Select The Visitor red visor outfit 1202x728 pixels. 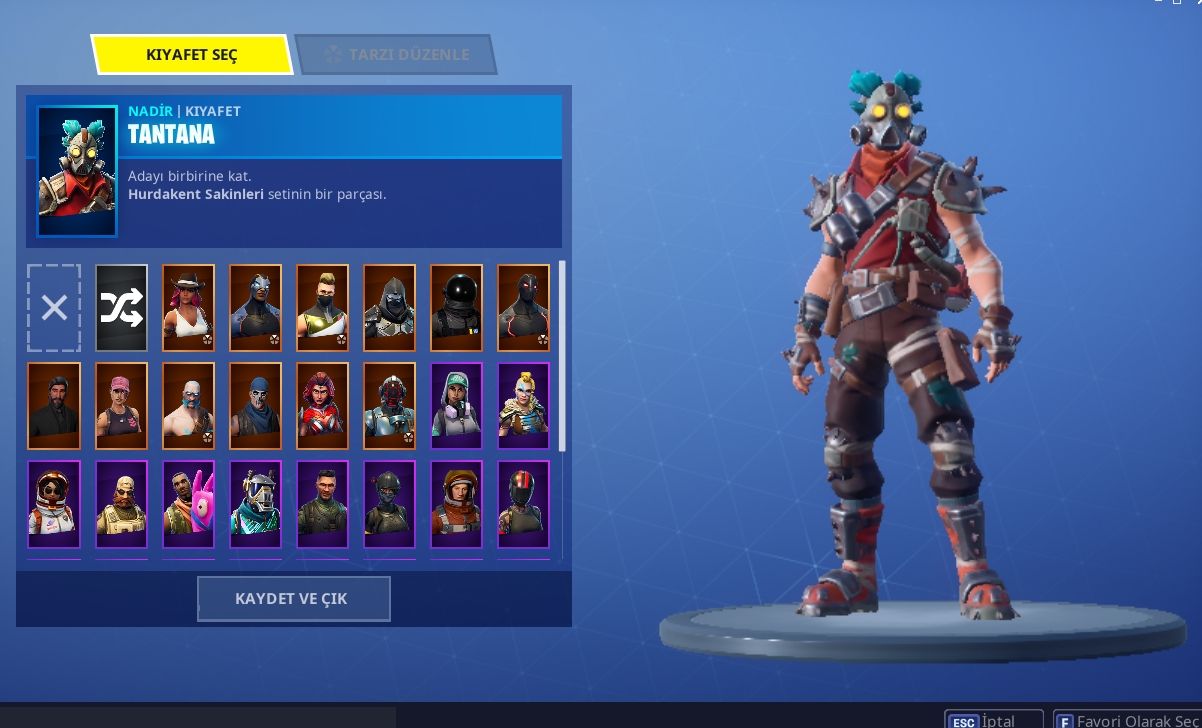pos(389,406)
